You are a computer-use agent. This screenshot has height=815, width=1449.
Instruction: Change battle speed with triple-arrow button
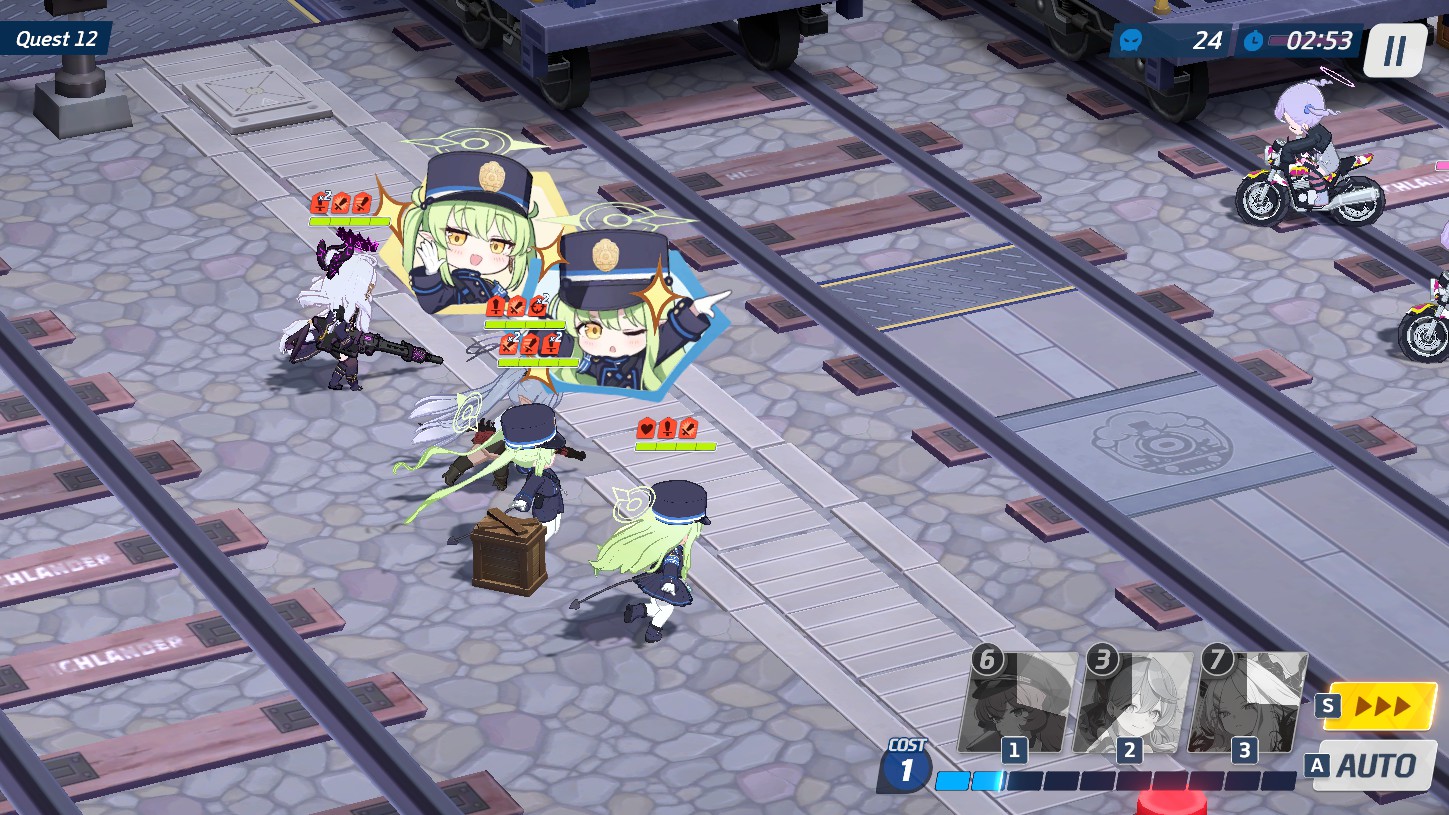click(1380, 706)
